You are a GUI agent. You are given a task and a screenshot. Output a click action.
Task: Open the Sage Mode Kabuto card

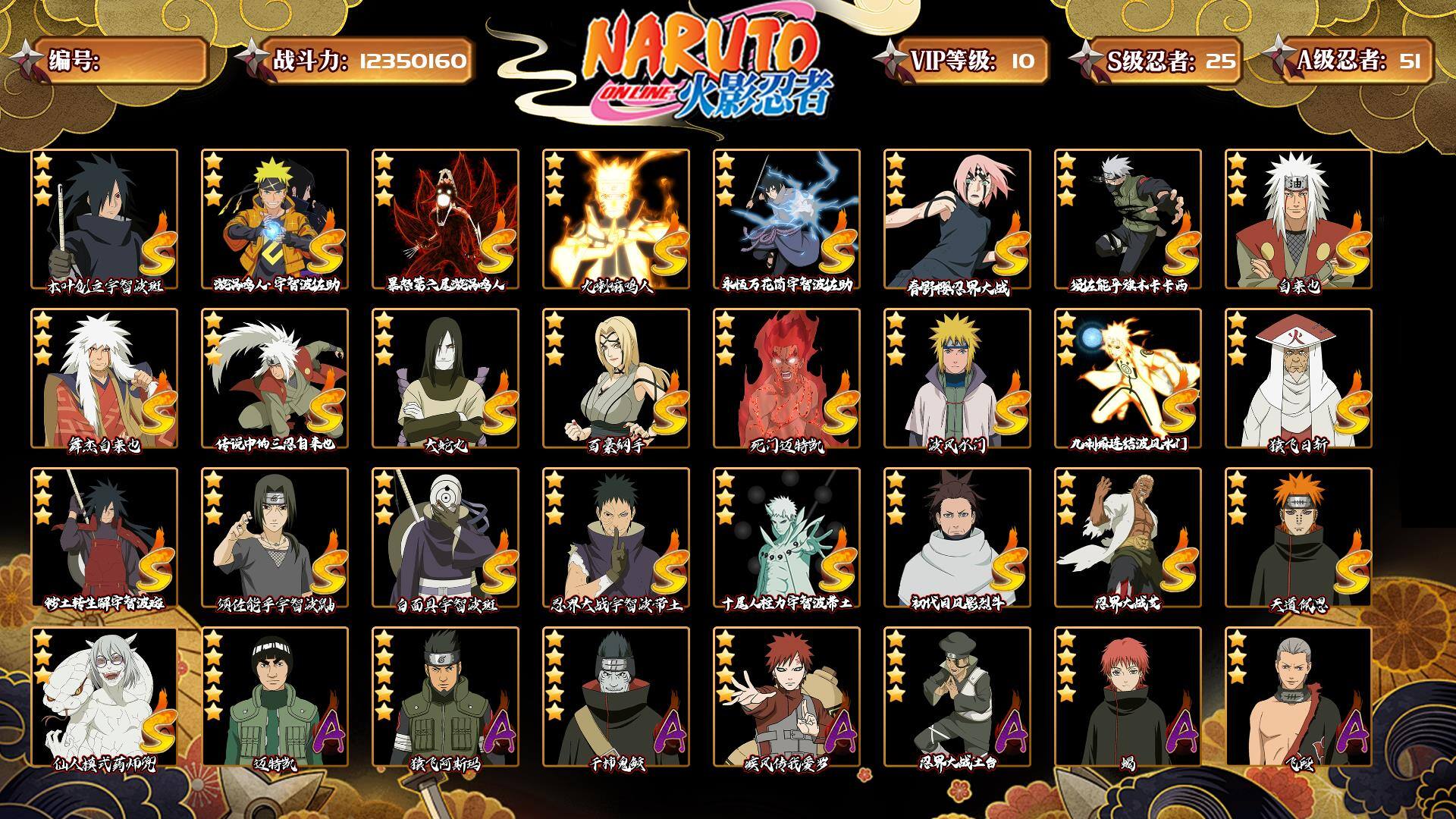coord(104,697)
